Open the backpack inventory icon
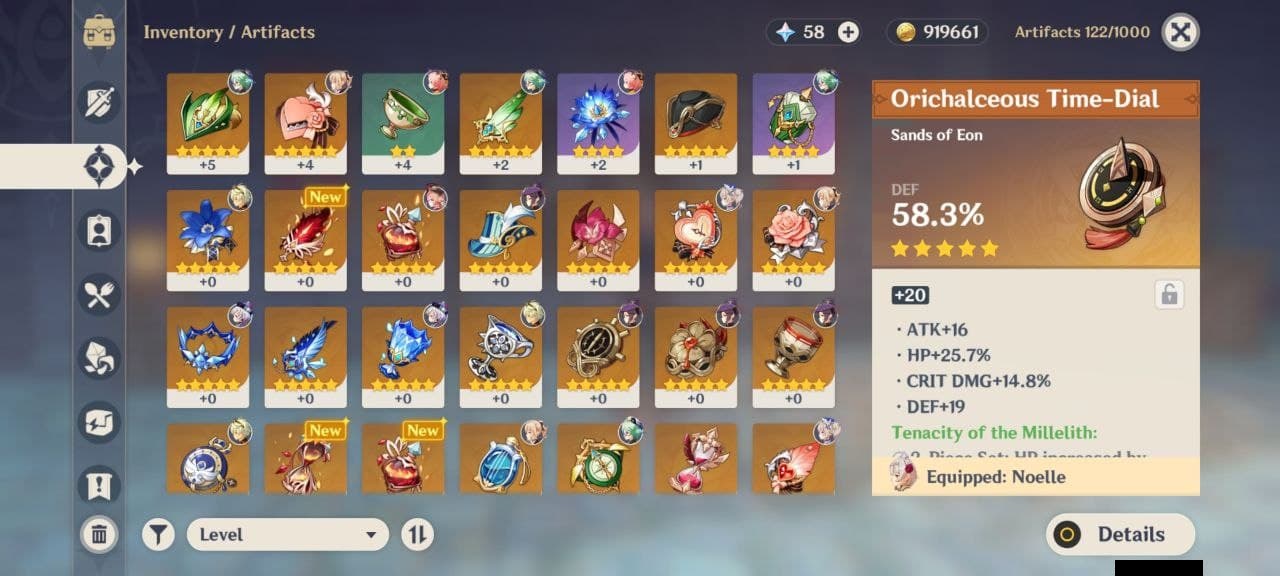This screenshot has width=1280, height=576. (100, 32)
